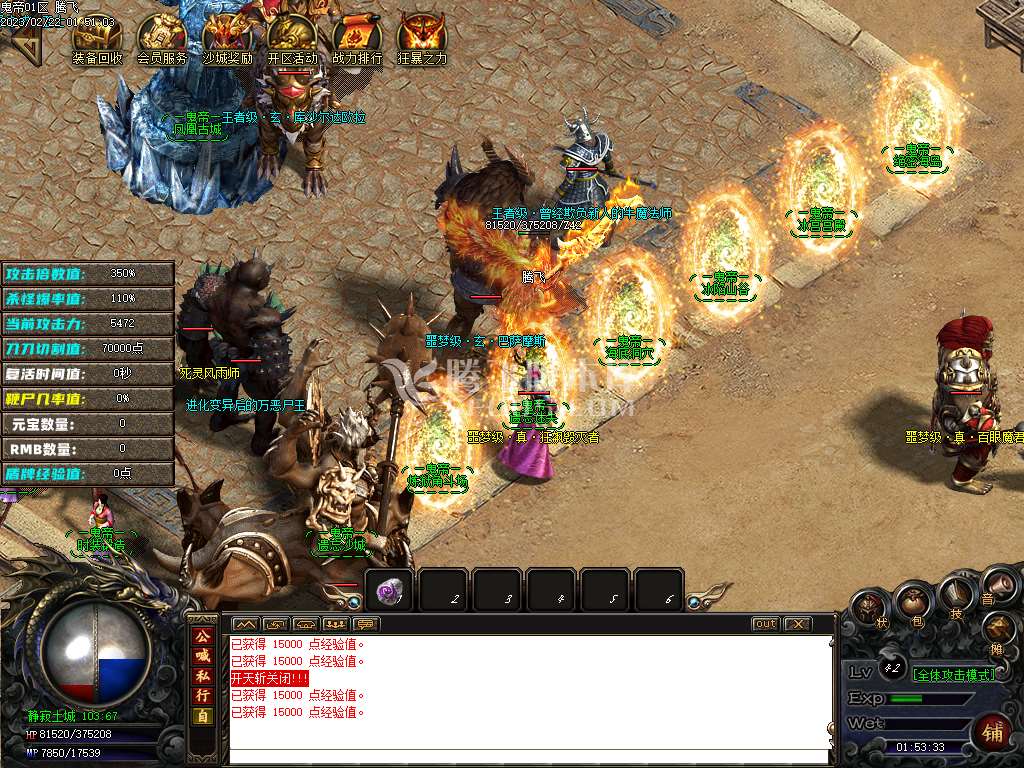Select the purple item in hotbar slot 1
The width and height of the screenshot is (1024, 768).
pyautogui.click(x=389, y=591)
